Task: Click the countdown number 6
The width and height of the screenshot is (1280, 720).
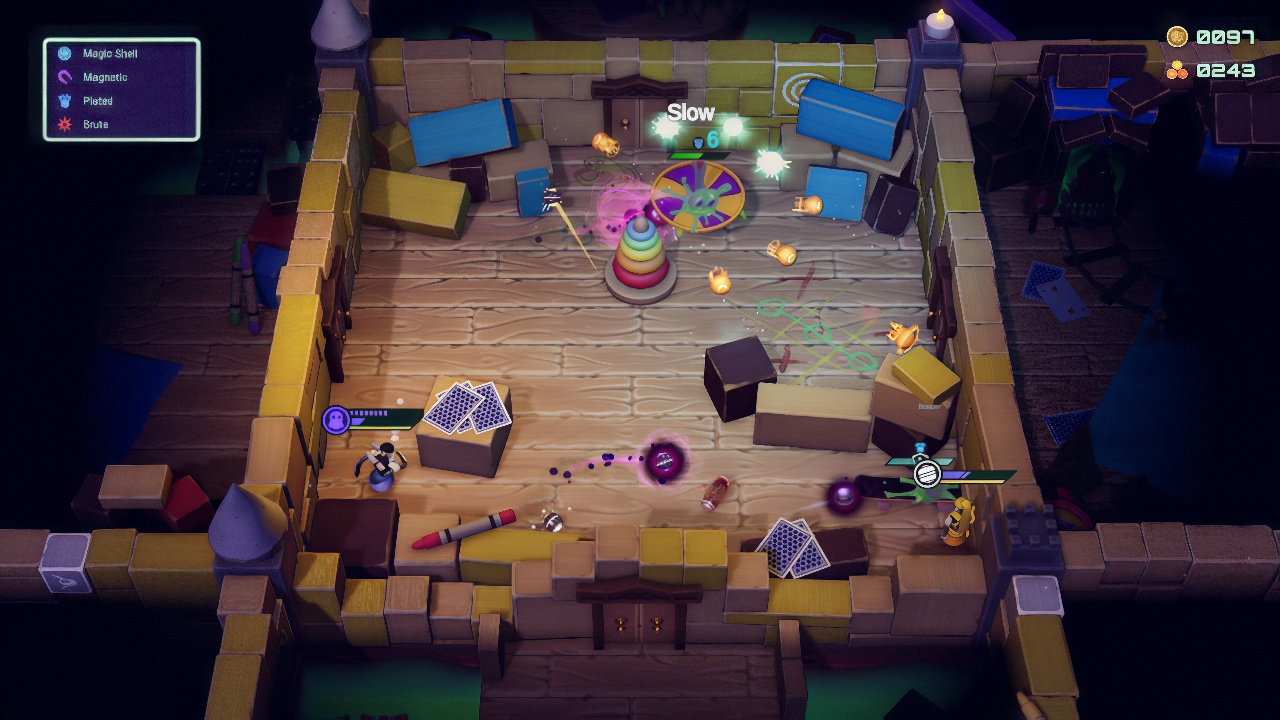Action: [713, 139]
